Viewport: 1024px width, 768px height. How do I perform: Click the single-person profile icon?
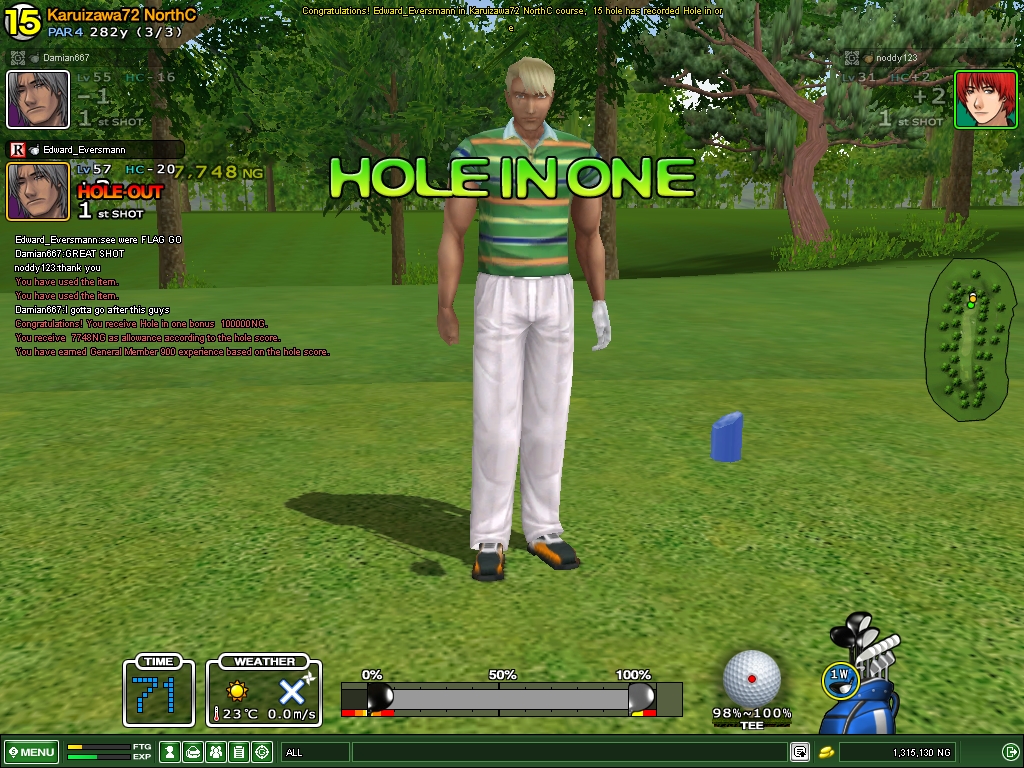[x=171, y=752]
